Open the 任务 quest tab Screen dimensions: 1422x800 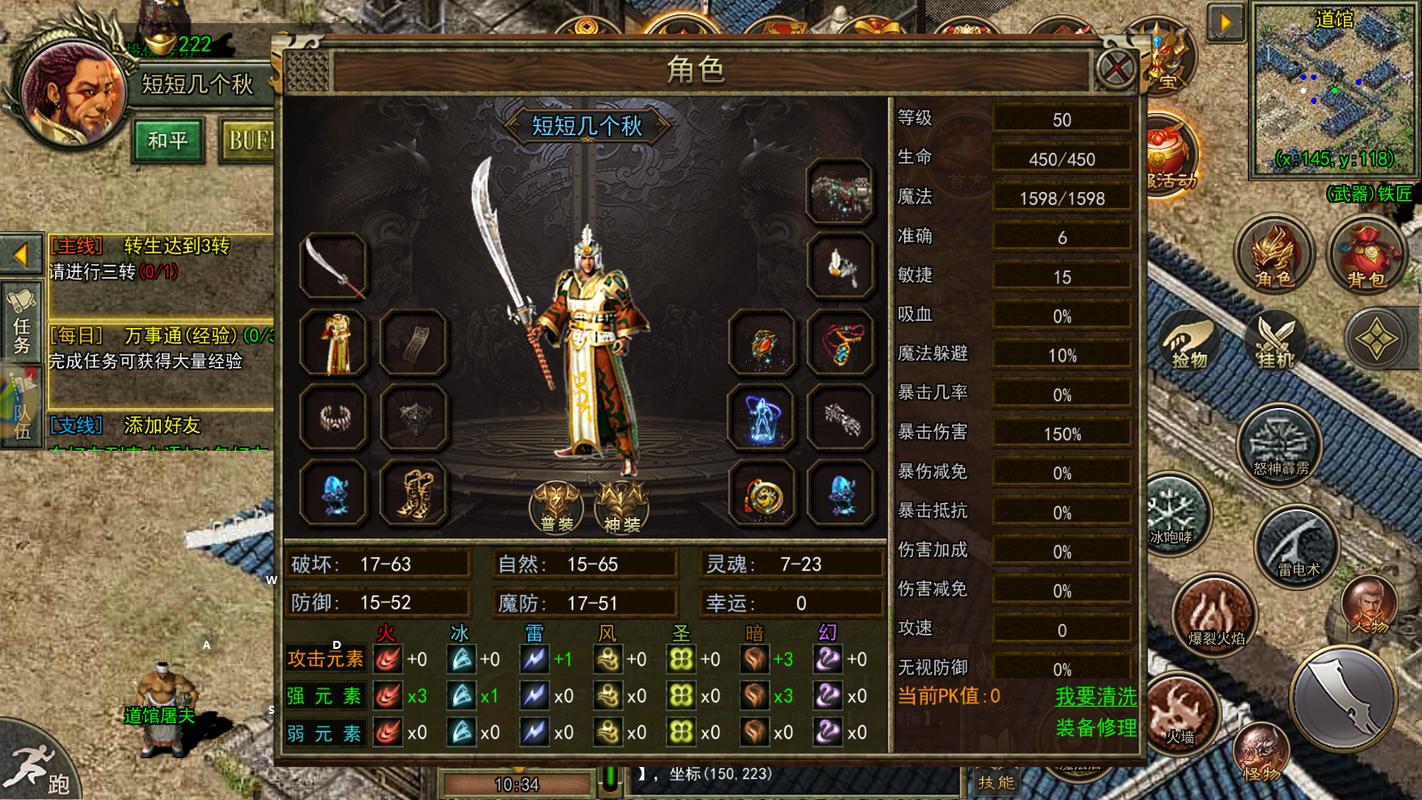[x=21, y=323]
